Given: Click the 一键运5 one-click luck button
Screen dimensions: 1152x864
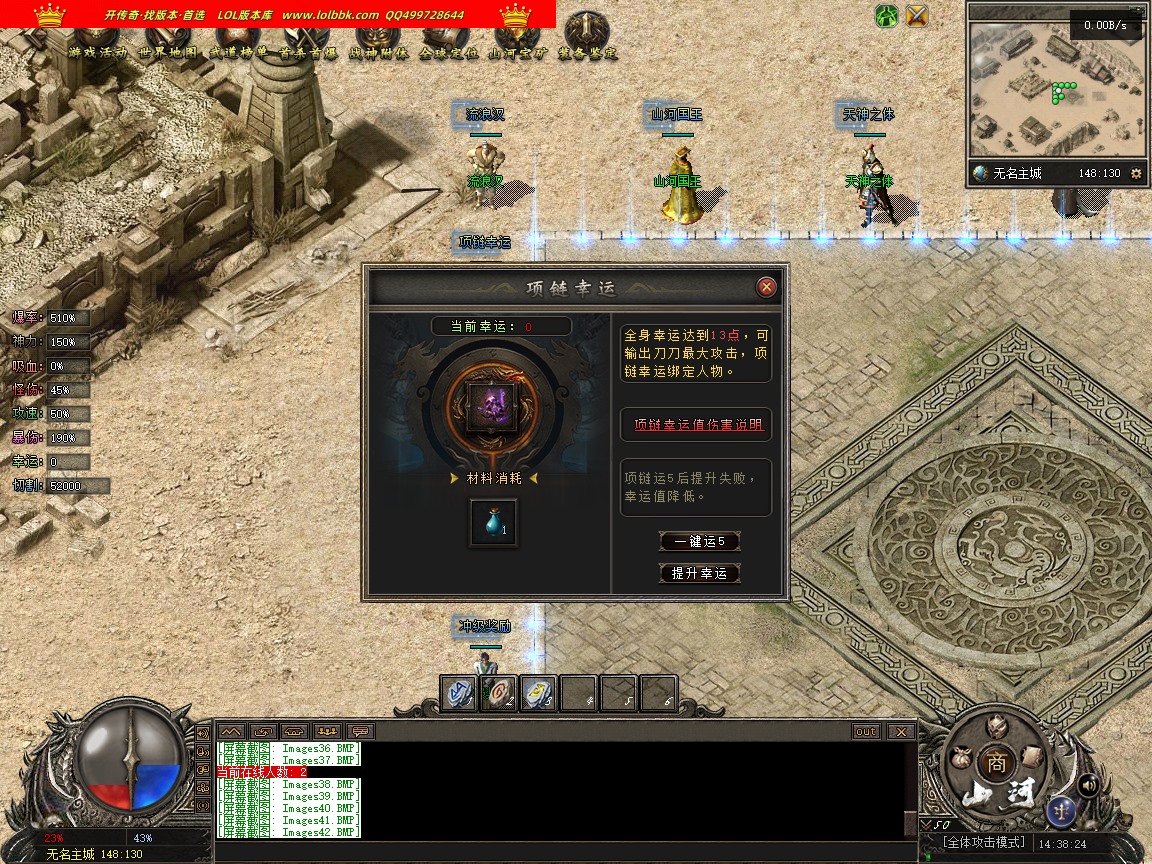Looking at the screenshot, I should [700, 542].
